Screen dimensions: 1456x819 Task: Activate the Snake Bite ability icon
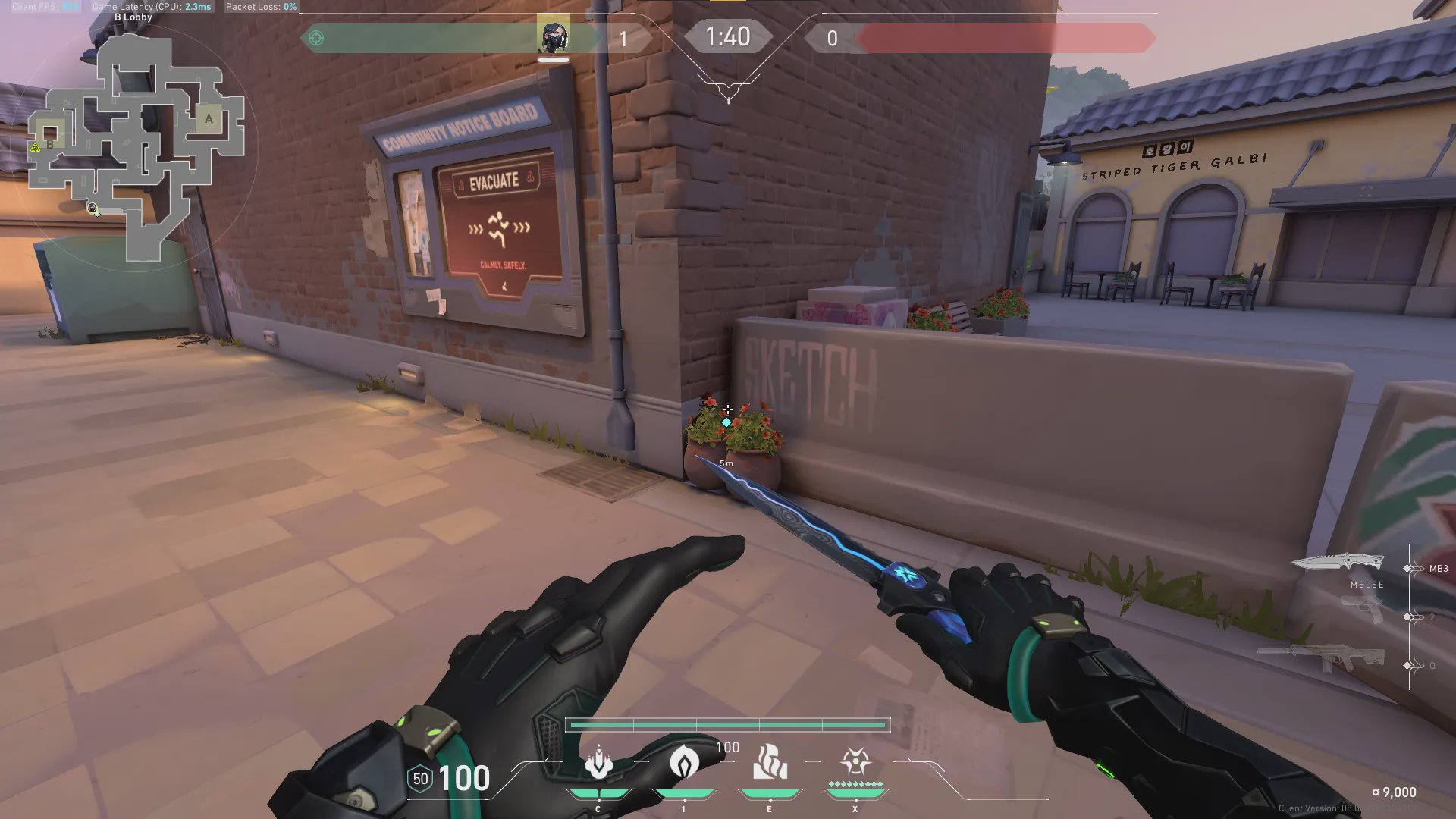(599, 762)
